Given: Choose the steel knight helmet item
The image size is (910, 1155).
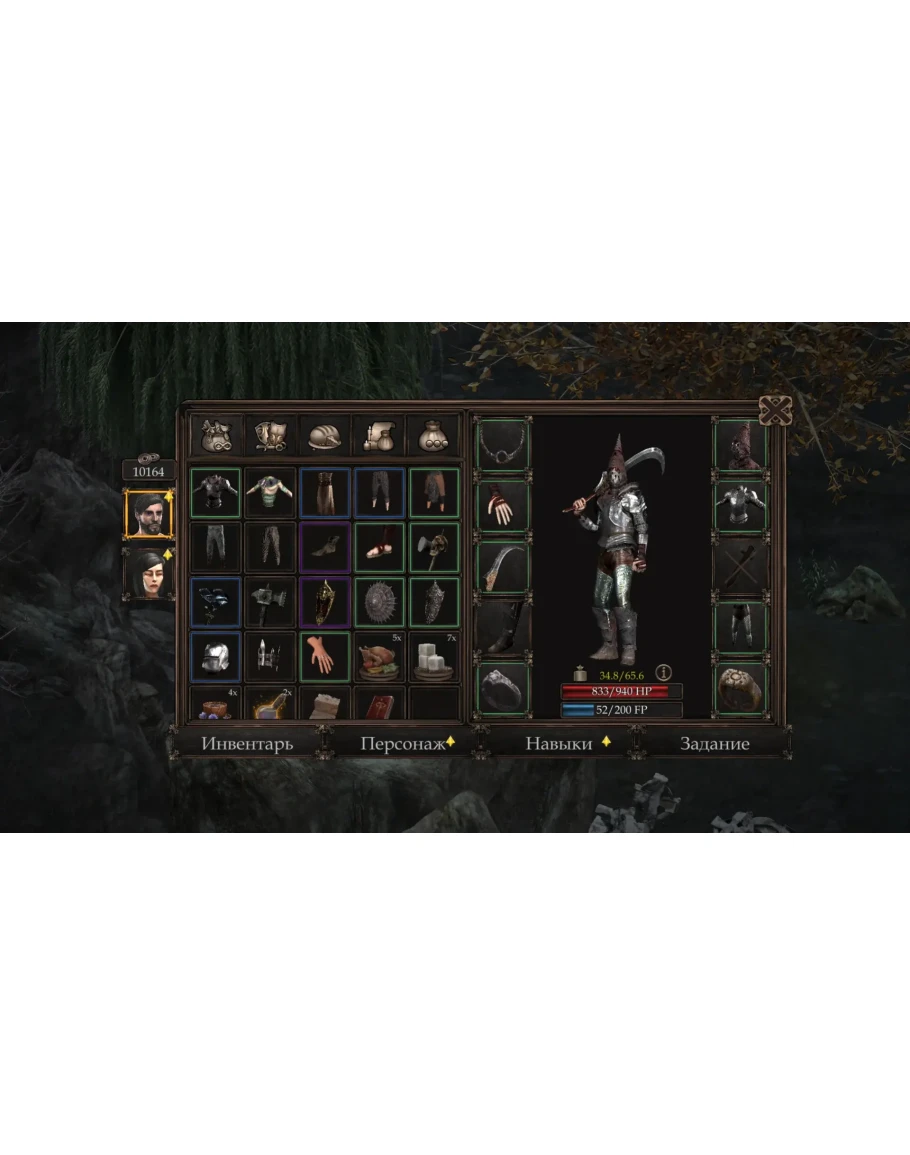Looking at the screenshot, I should 215,656.
